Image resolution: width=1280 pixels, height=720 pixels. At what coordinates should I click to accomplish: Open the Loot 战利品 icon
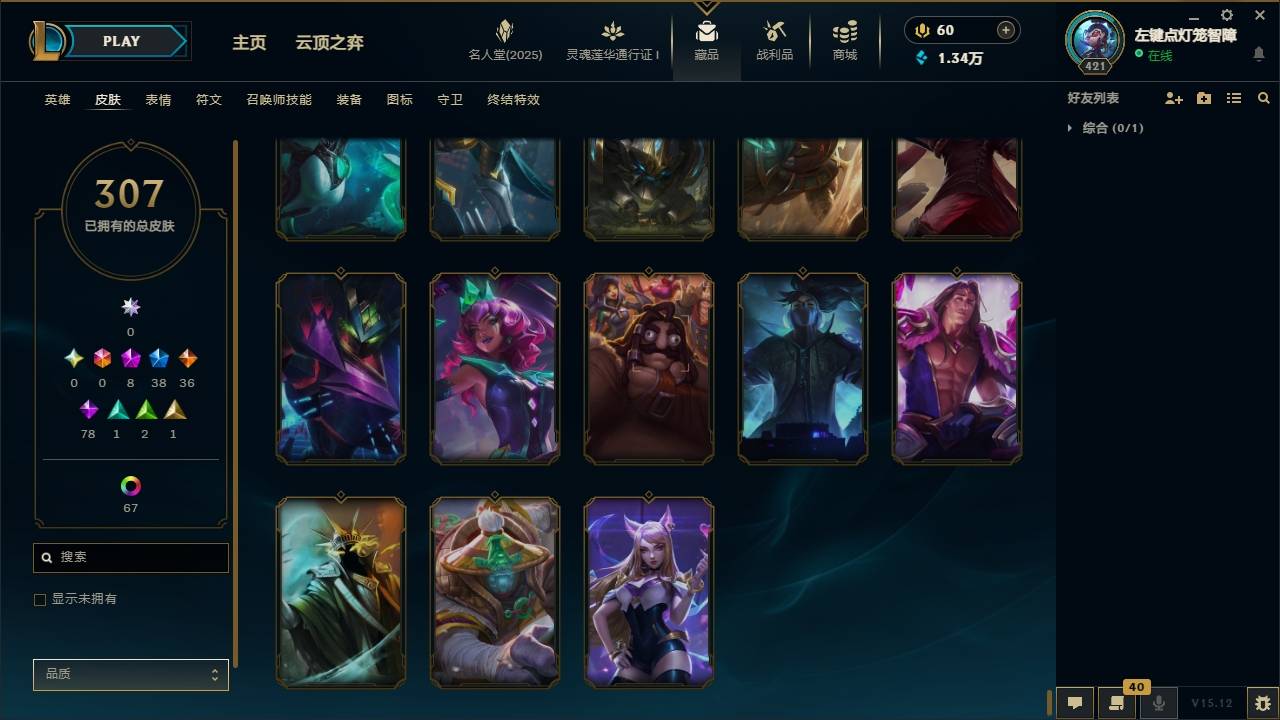click(x=775, y=35)
